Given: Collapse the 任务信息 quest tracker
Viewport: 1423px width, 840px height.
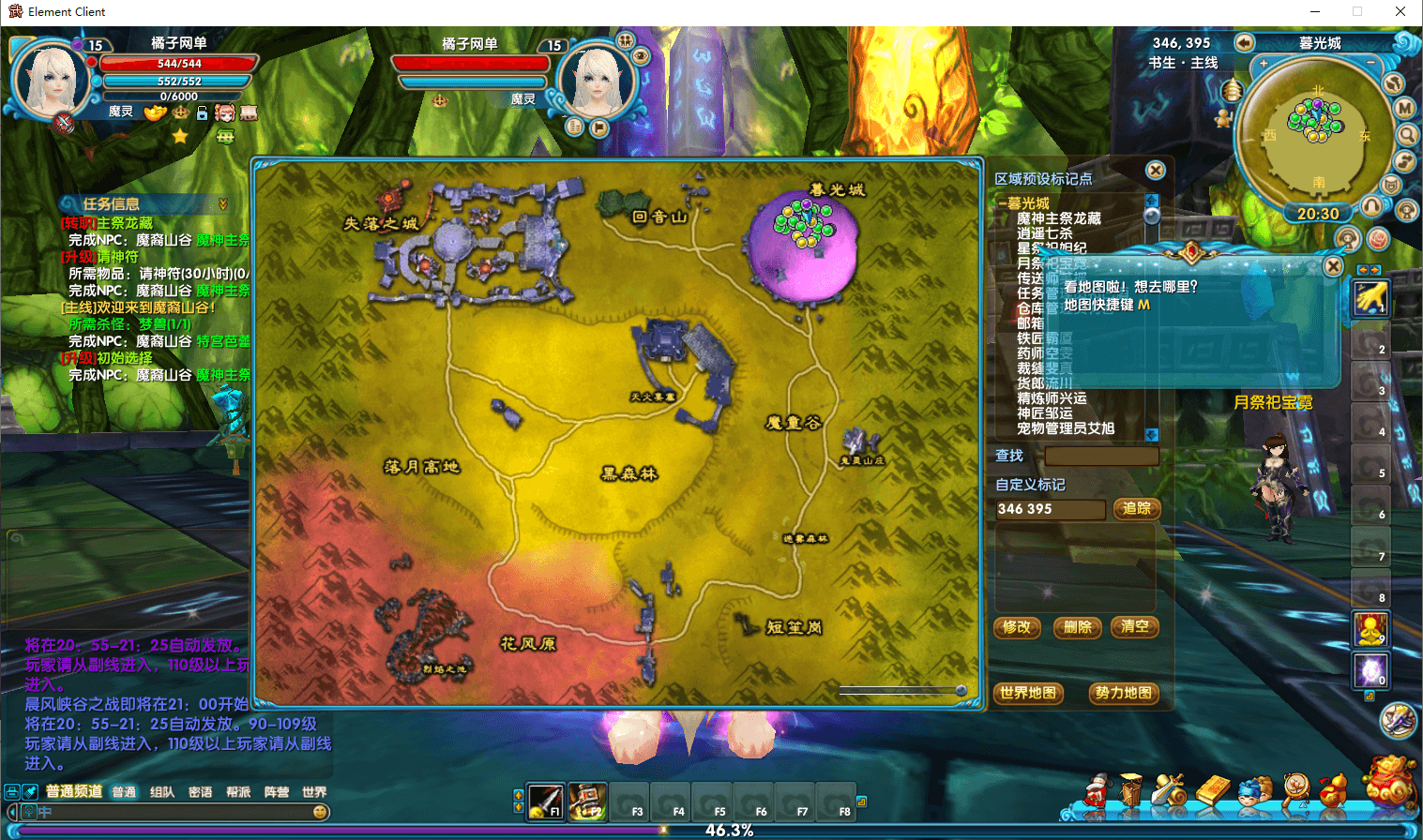Looking at the screenshot, I should click(223, 203).
